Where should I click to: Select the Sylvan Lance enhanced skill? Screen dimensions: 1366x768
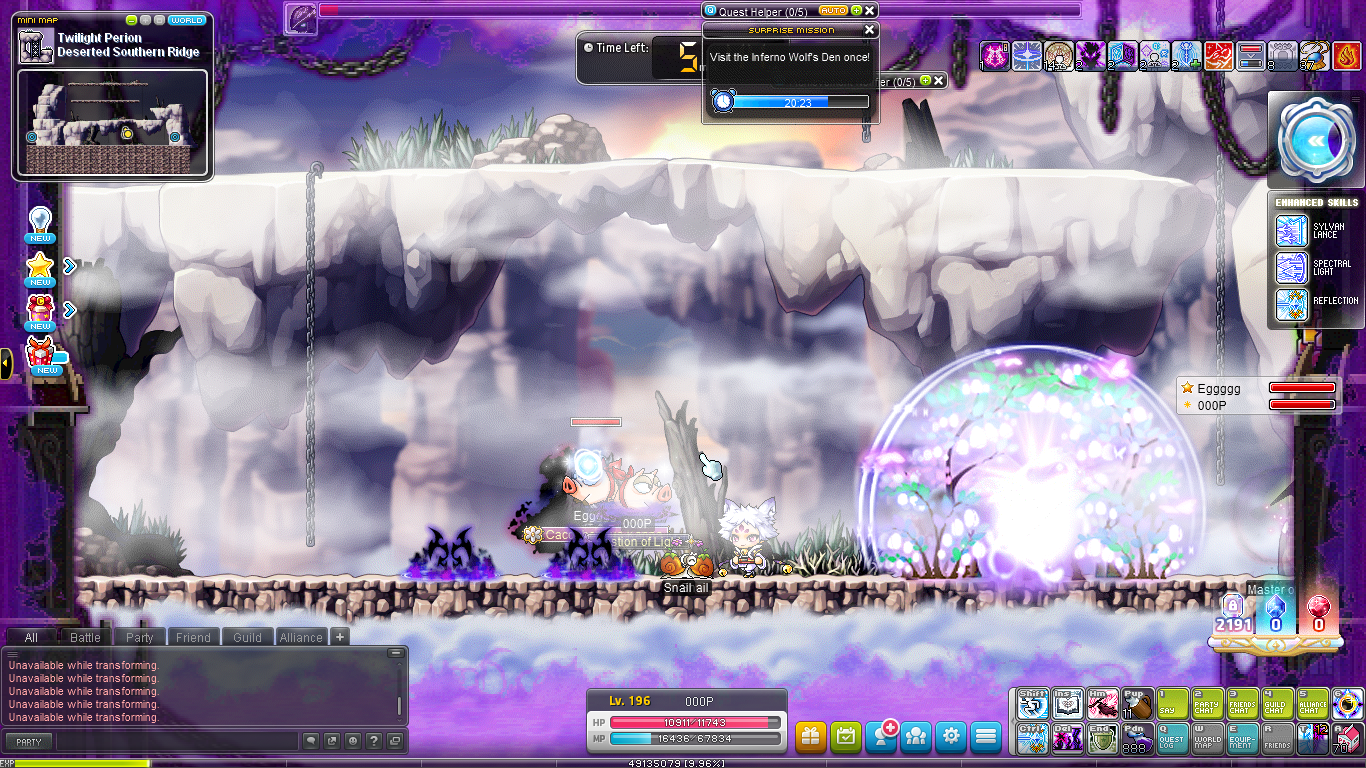1292,231
